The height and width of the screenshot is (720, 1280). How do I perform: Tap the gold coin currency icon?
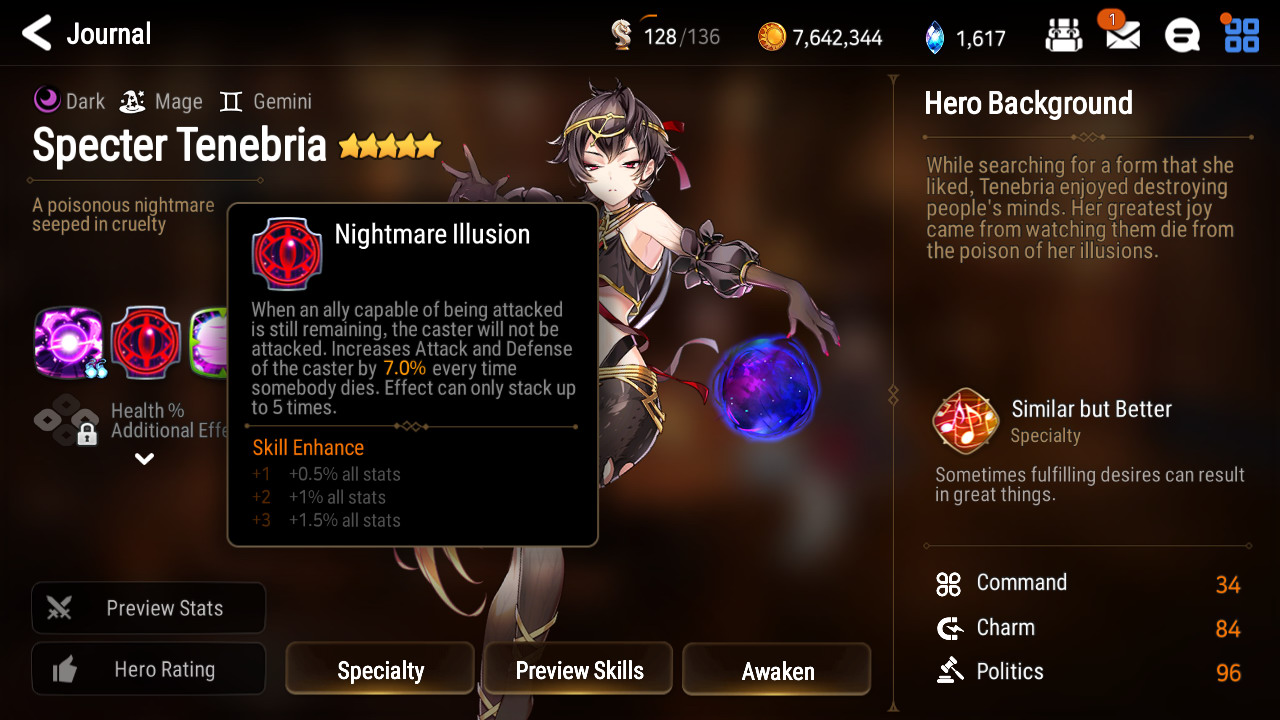[x=772, y=37]
